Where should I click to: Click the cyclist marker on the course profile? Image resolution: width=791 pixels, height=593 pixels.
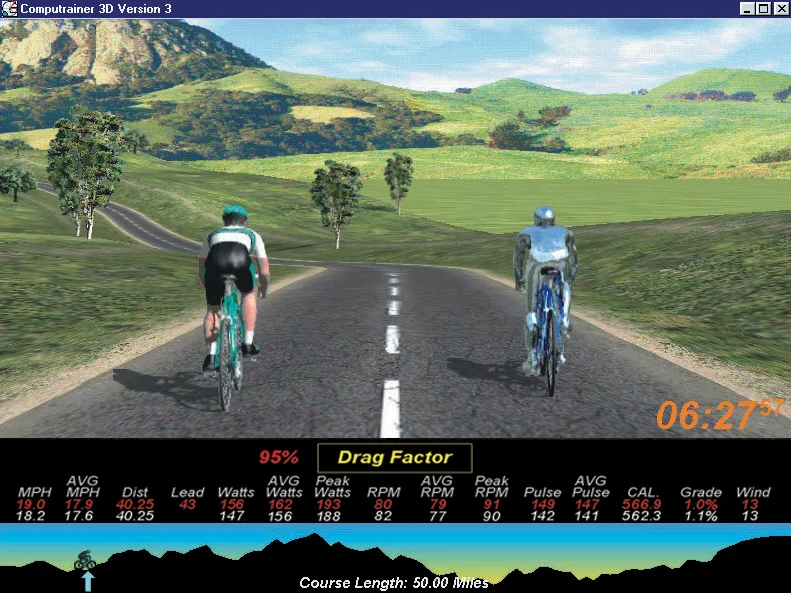[85, 561]
